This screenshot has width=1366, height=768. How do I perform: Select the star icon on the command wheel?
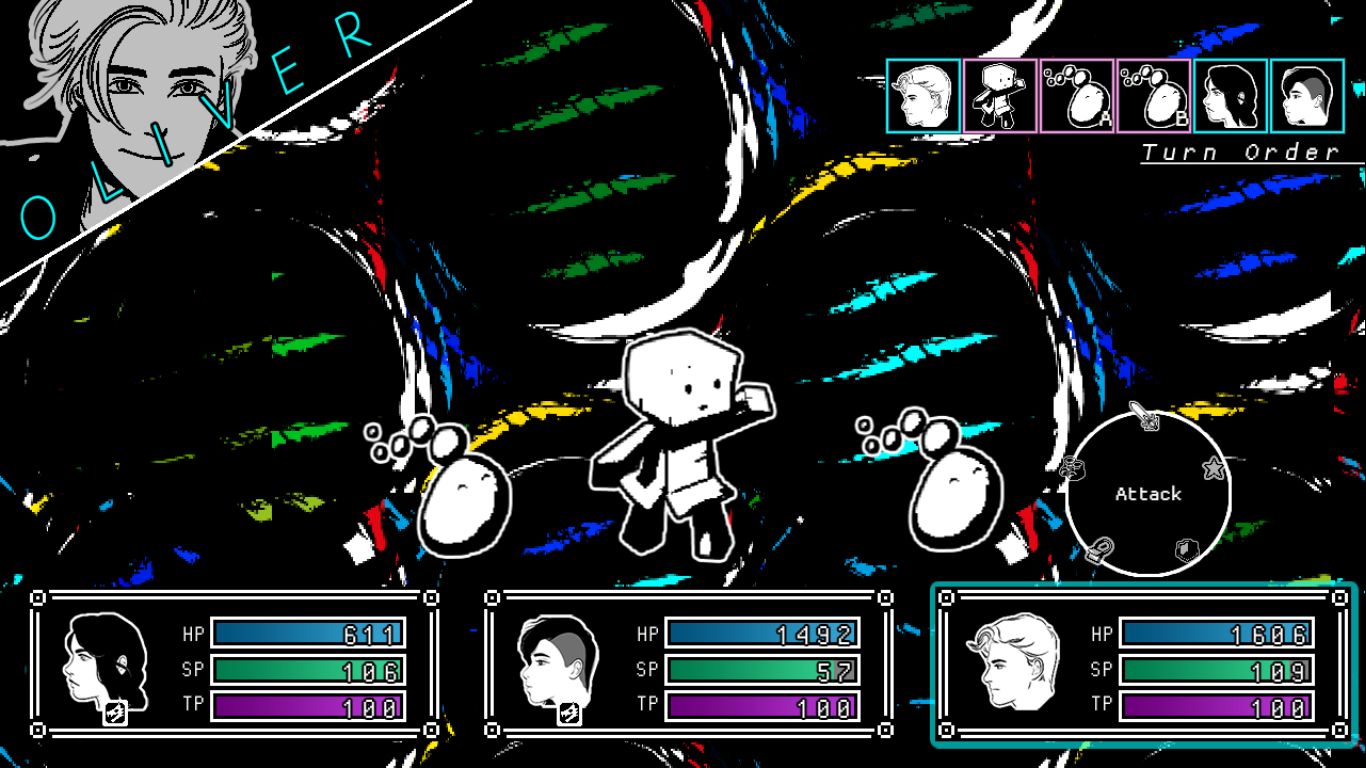click(1213, 467)
